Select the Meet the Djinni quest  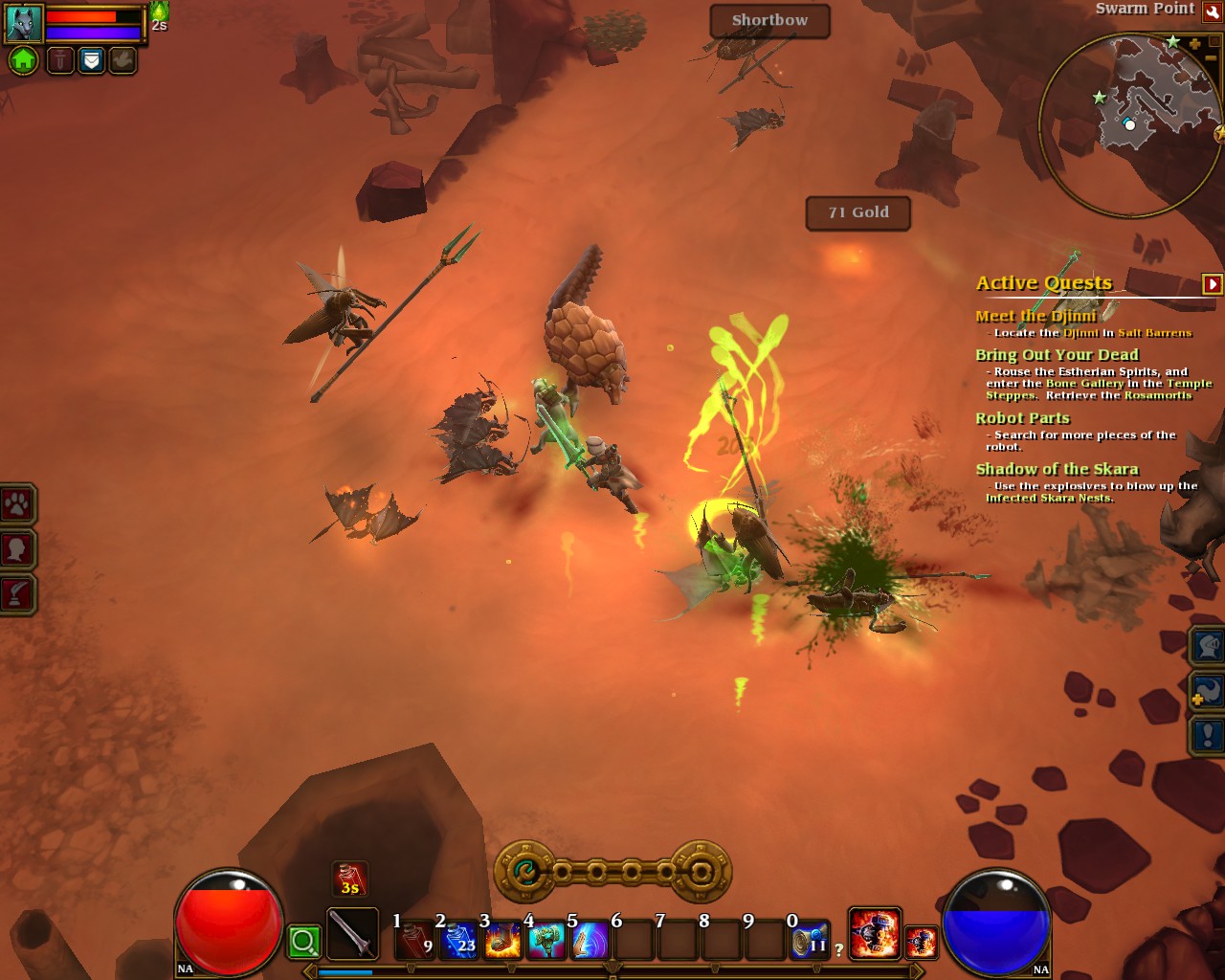(1036, 316)
